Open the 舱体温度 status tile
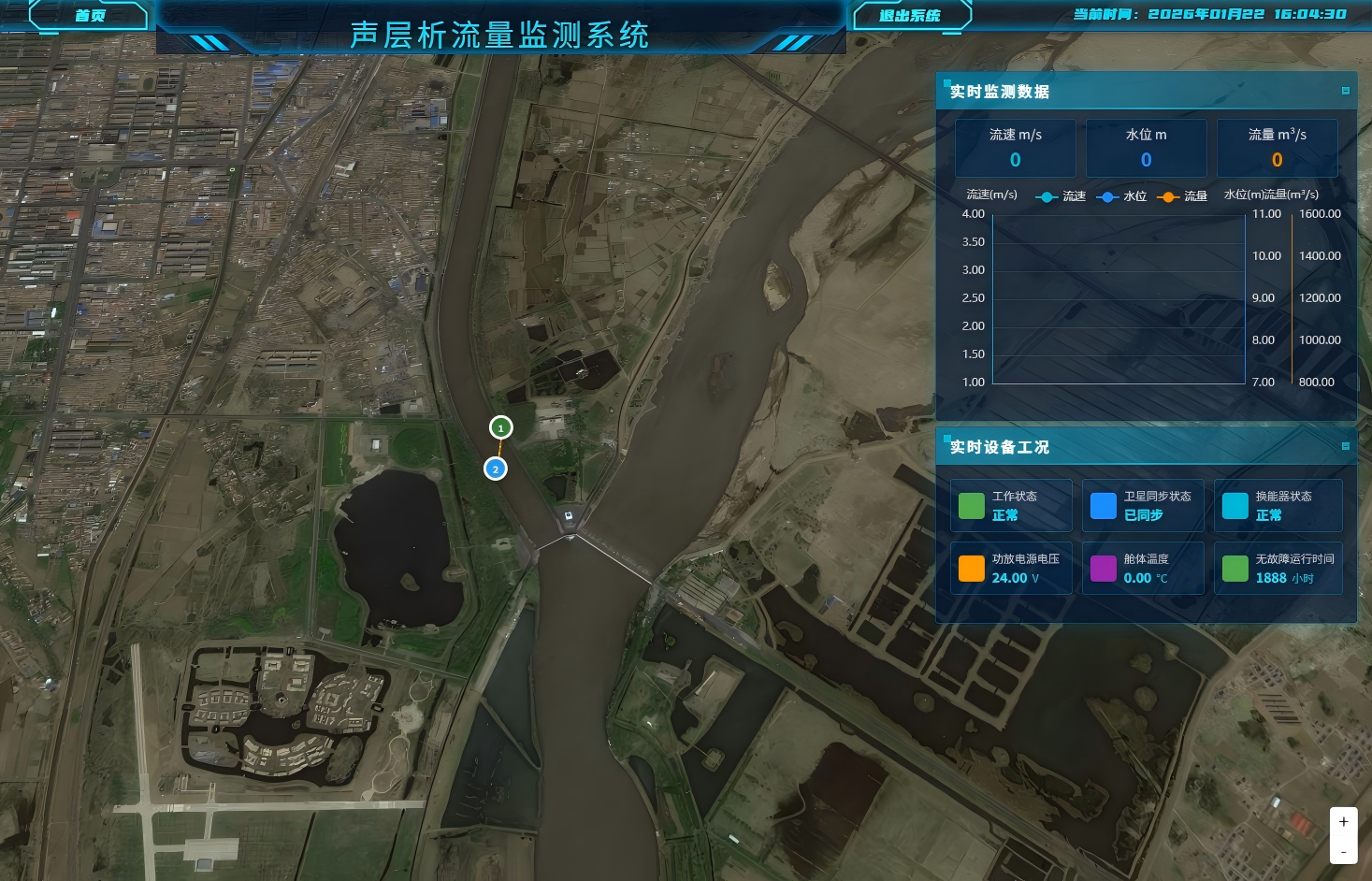 click(x=1143, y=569)
